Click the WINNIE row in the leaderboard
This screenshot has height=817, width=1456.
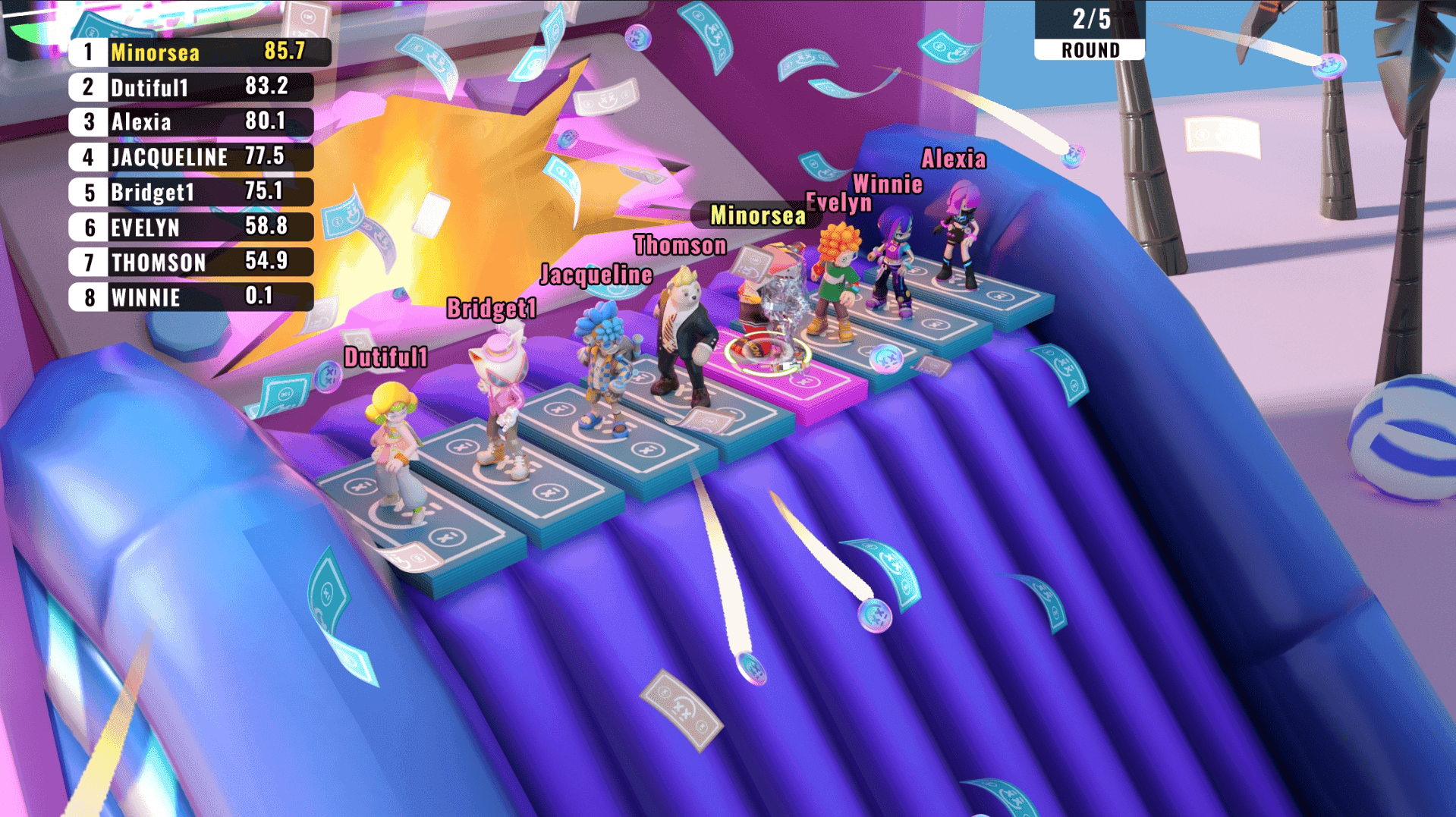click(190, 297)
